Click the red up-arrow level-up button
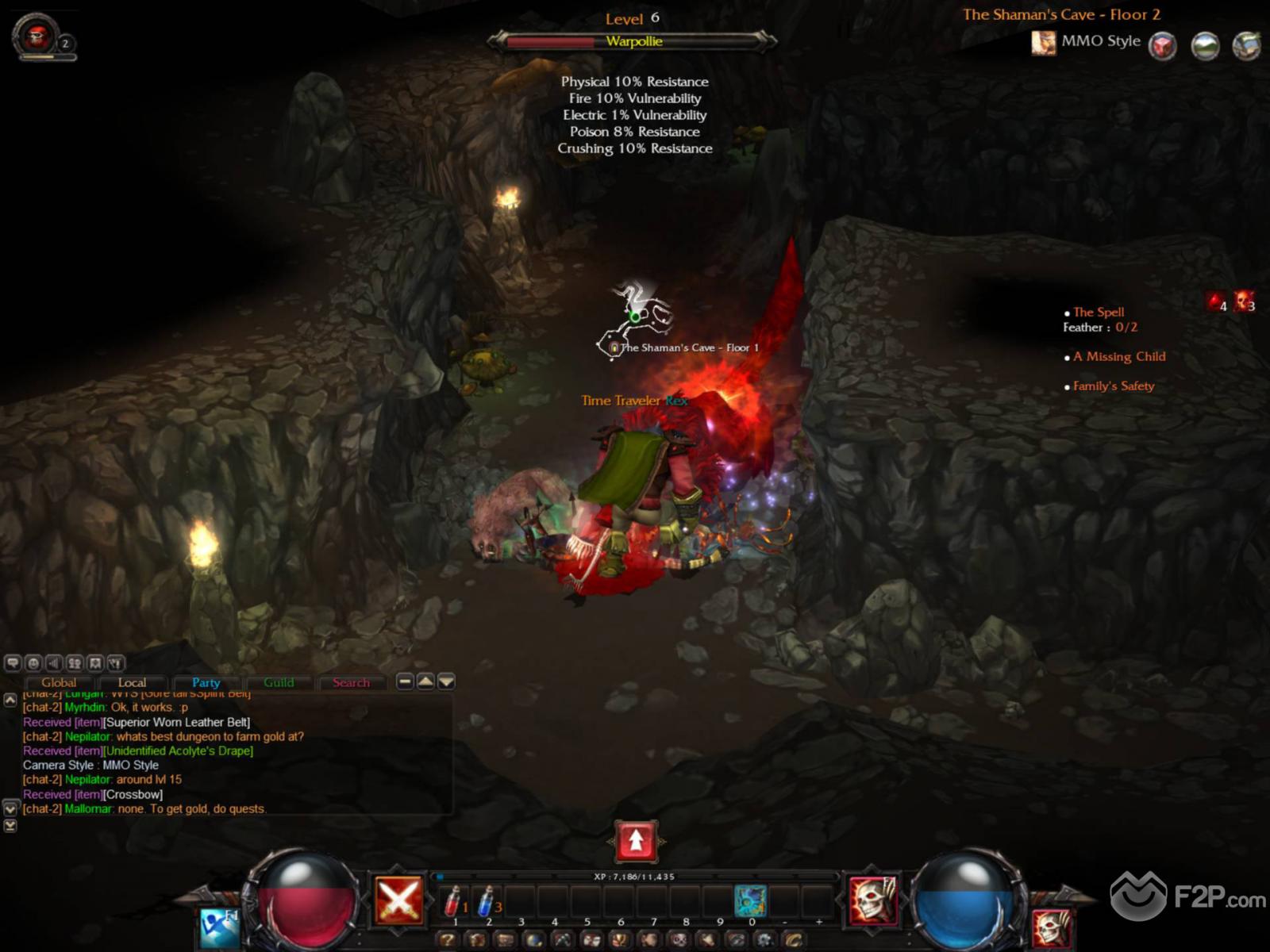The image size is (1270, 952). (636, 841)
